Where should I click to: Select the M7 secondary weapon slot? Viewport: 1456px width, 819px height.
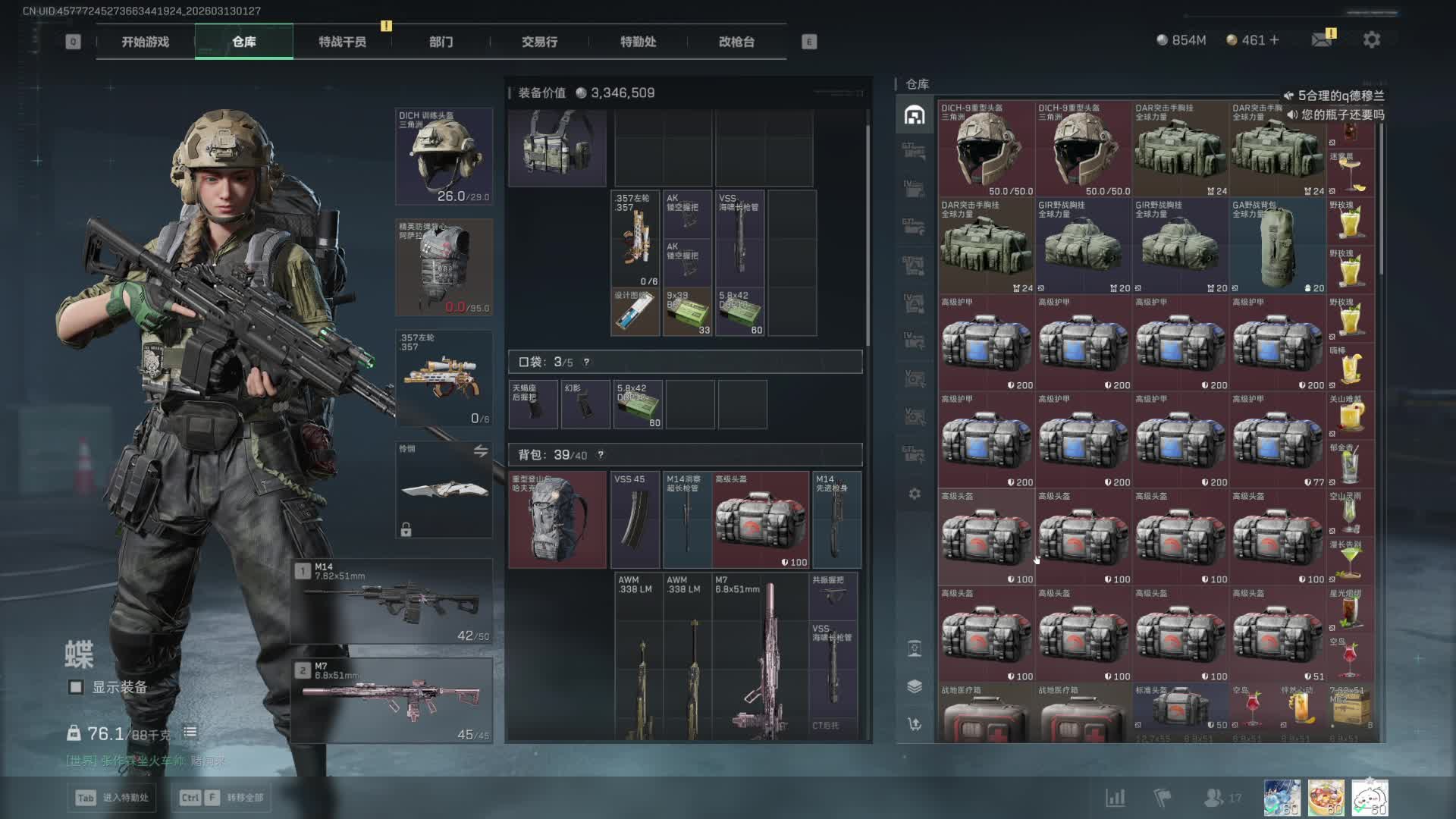(392, 701)
